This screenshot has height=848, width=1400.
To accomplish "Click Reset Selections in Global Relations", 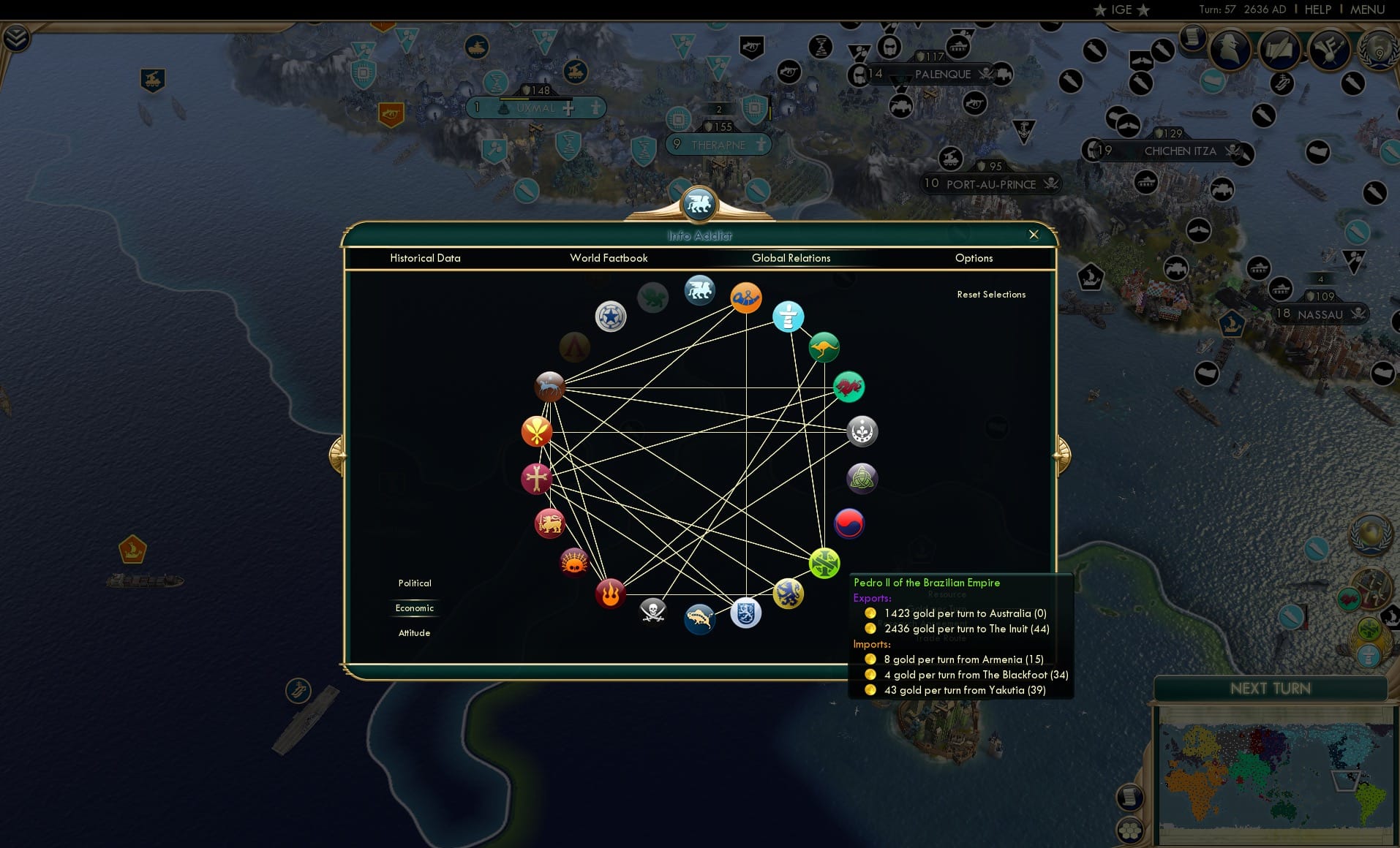I will [x=991, y=294].
